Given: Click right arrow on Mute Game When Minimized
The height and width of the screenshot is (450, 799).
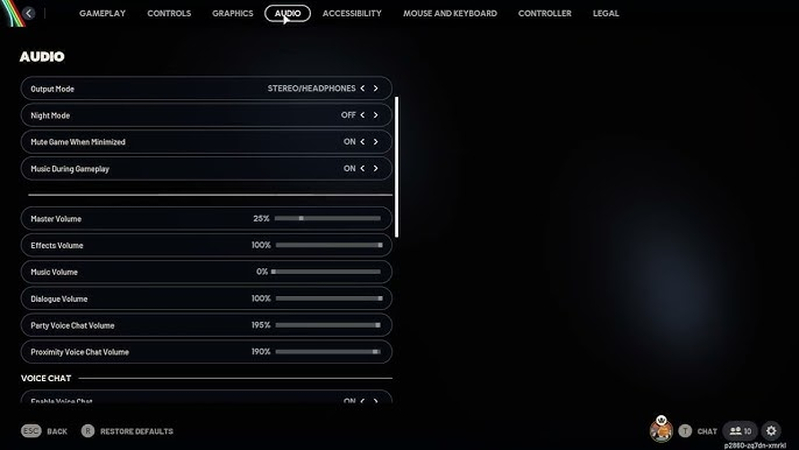Looking at the screenshot, I should [x=376, y=142].
